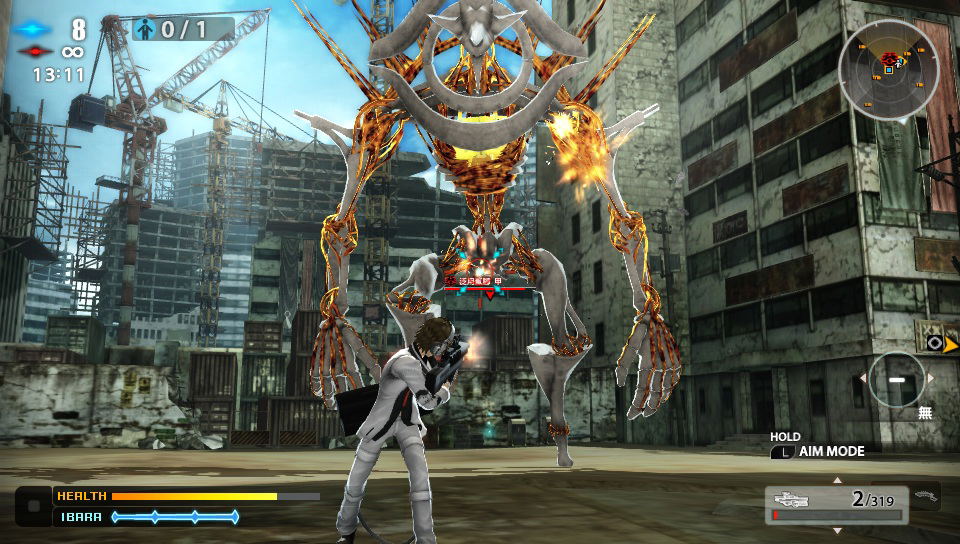Click the down arrow below weapon panel
The width and height of the screenshot is (960, 544).
[837, 529]
